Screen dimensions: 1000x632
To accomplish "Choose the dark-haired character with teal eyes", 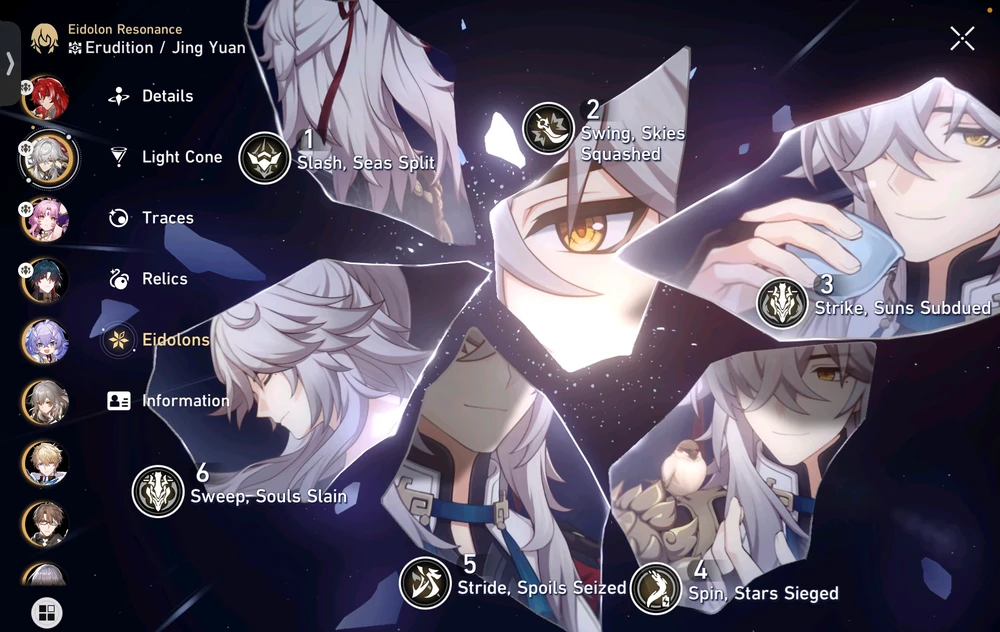I will tap(45, 280).
